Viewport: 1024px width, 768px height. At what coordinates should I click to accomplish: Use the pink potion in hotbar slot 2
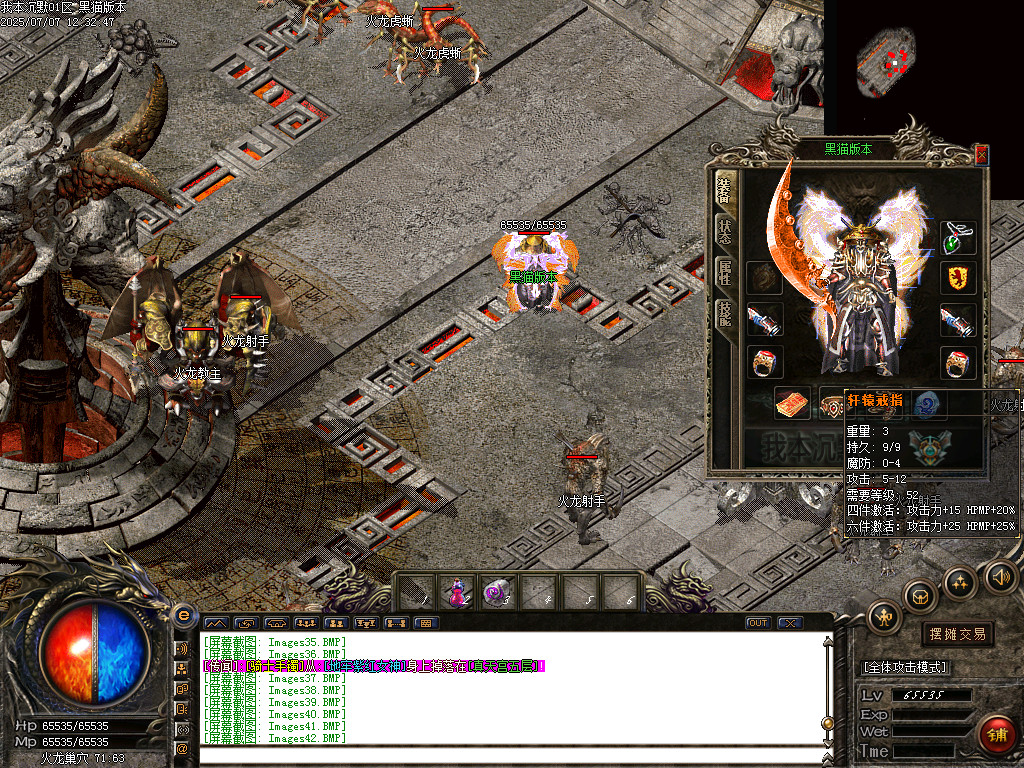tap(457, 592)
